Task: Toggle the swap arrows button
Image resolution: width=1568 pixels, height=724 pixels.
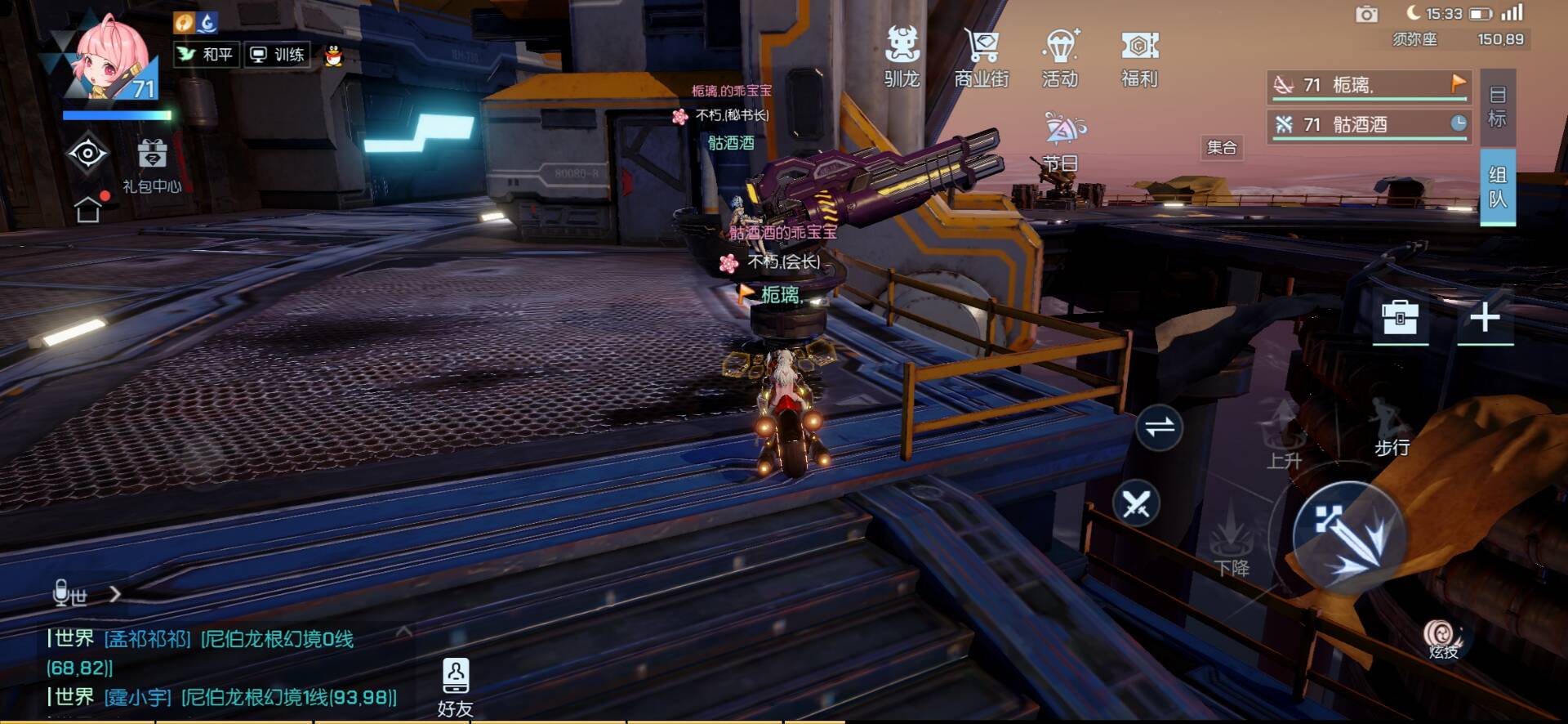Action: click(1159, 427)
